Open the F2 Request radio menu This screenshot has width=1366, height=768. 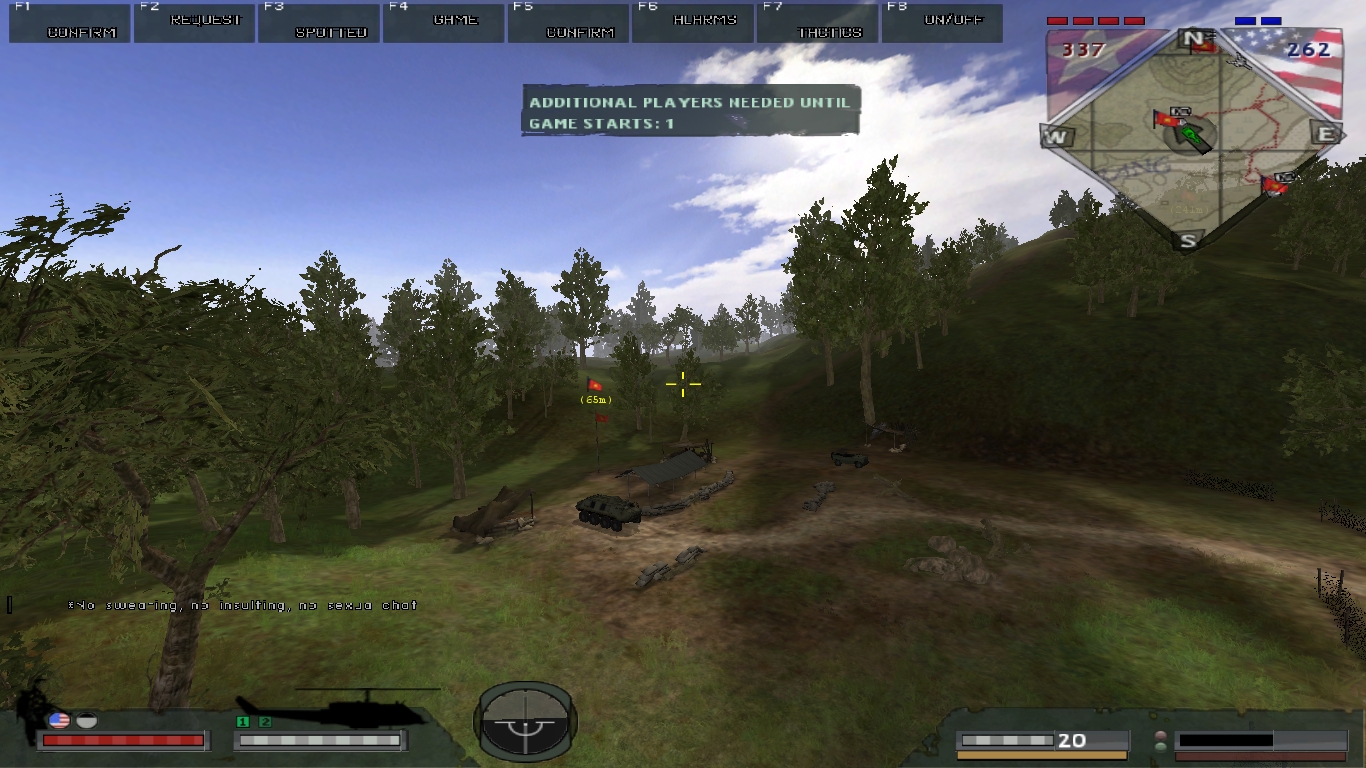[x=194, y=23]
